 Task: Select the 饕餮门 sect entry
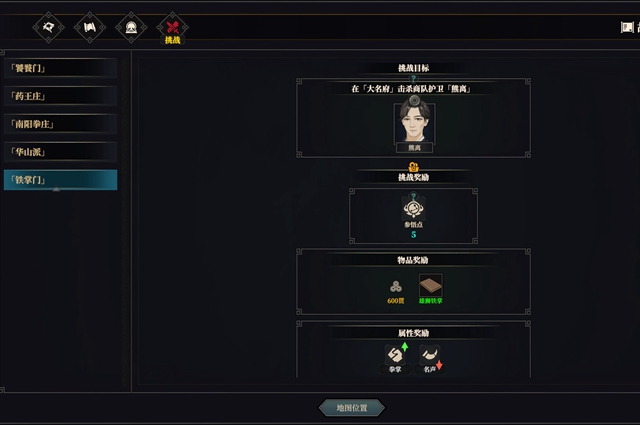click(59, 68)
